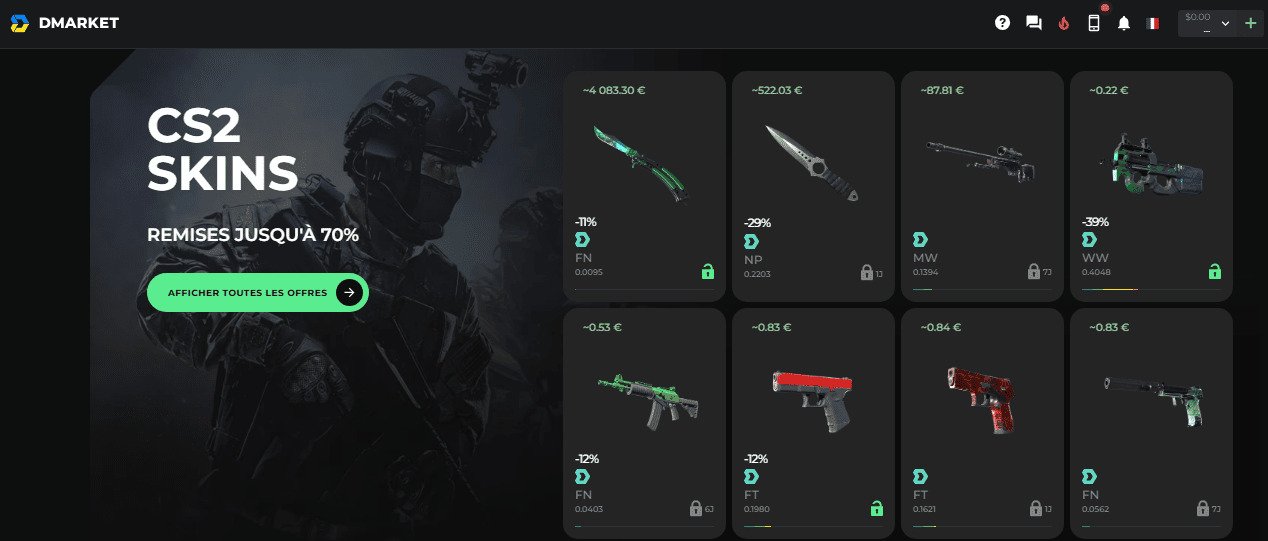Image resolution: width=1268 pixels, height=541 pixels.
Task: Select the silenced pistol card marked FN
Action: coord(1151,422)
